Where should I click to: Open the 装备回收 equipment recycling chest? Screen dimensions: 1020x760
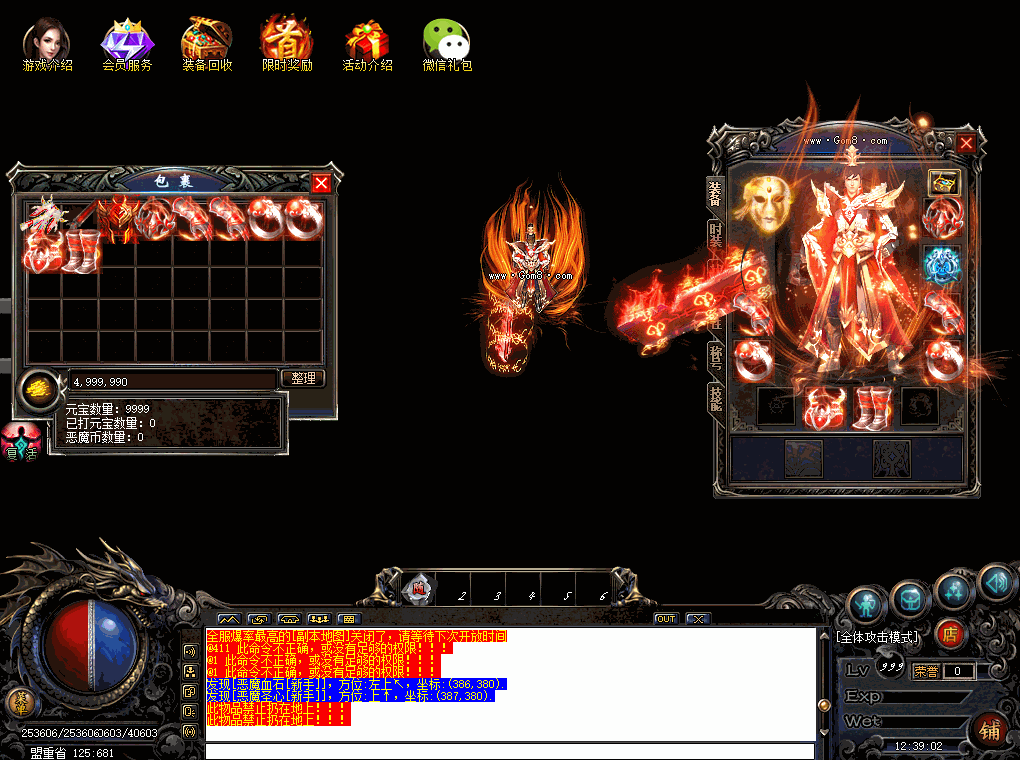pyautogui.click(x=207, y=42)
